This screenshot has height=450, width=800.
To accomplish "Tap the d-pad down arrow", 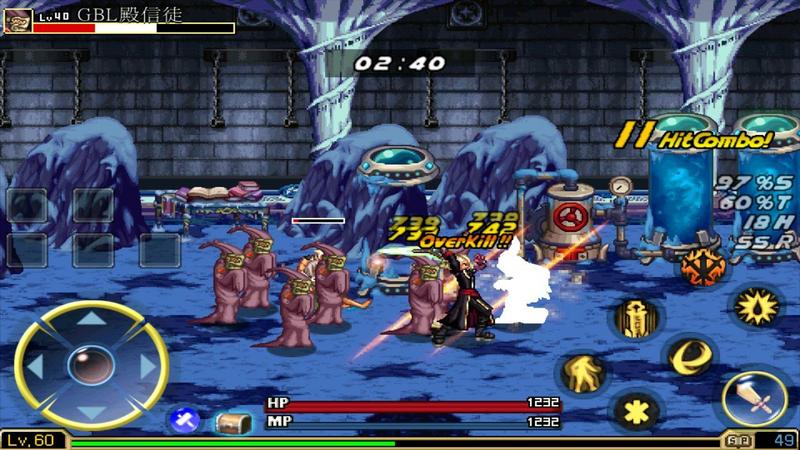I will click(x=91, y=412).
